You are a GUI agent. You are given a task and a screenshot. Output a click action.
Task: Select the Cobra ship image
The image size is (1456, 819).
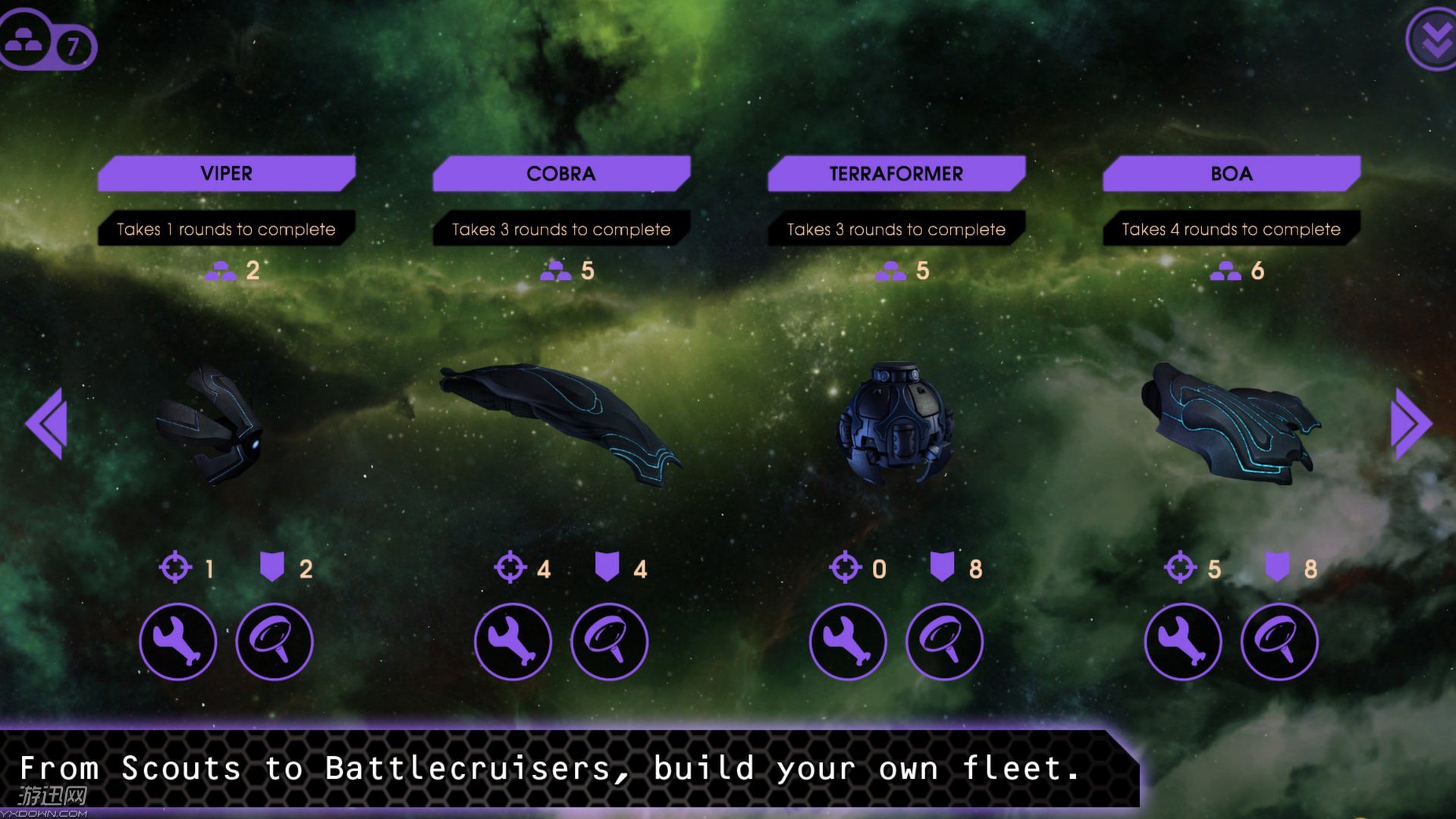561,421
